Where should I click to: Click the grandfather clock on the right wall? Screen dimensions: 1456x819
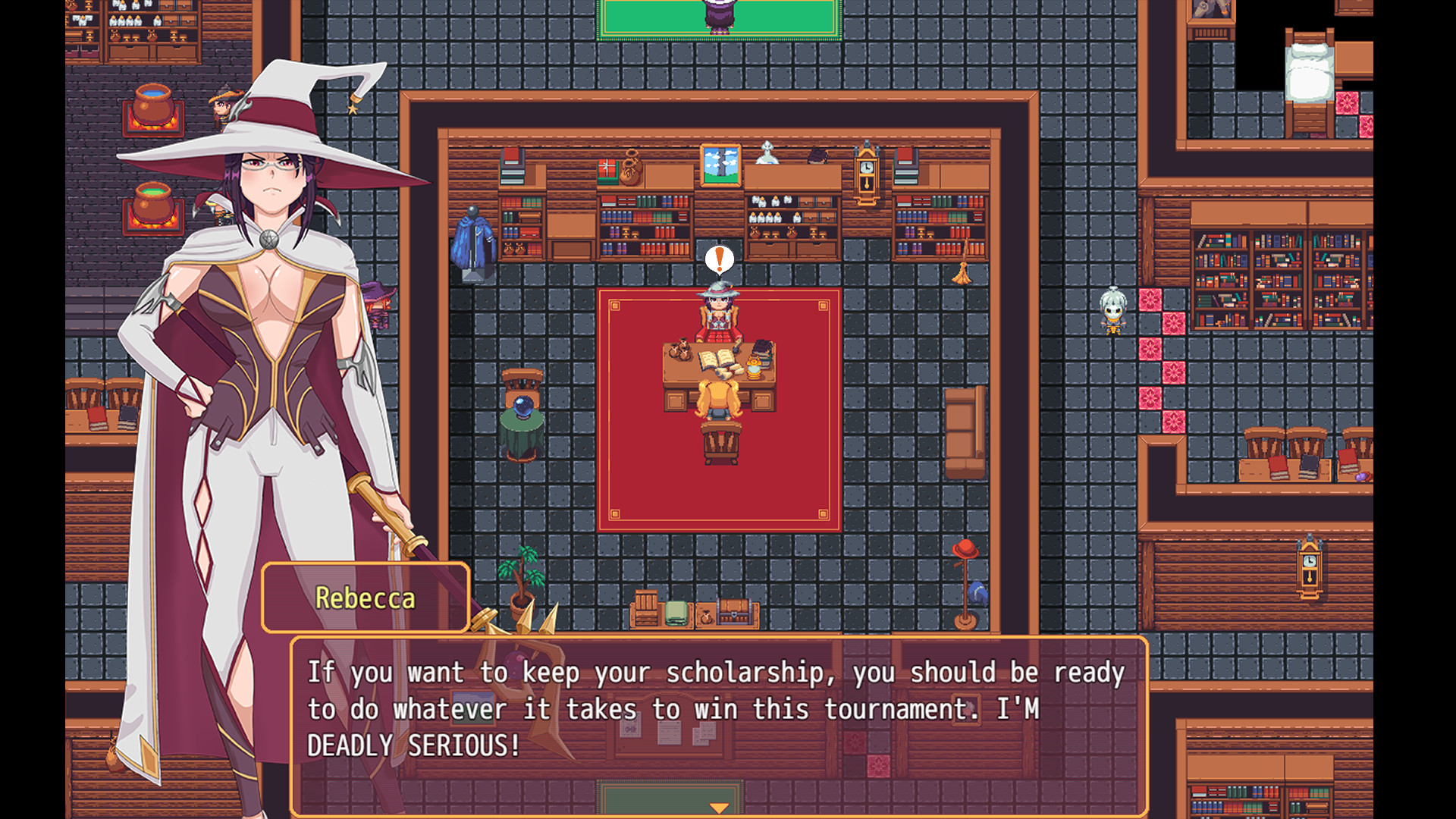pyautogui.click(x=1308, y=565)
